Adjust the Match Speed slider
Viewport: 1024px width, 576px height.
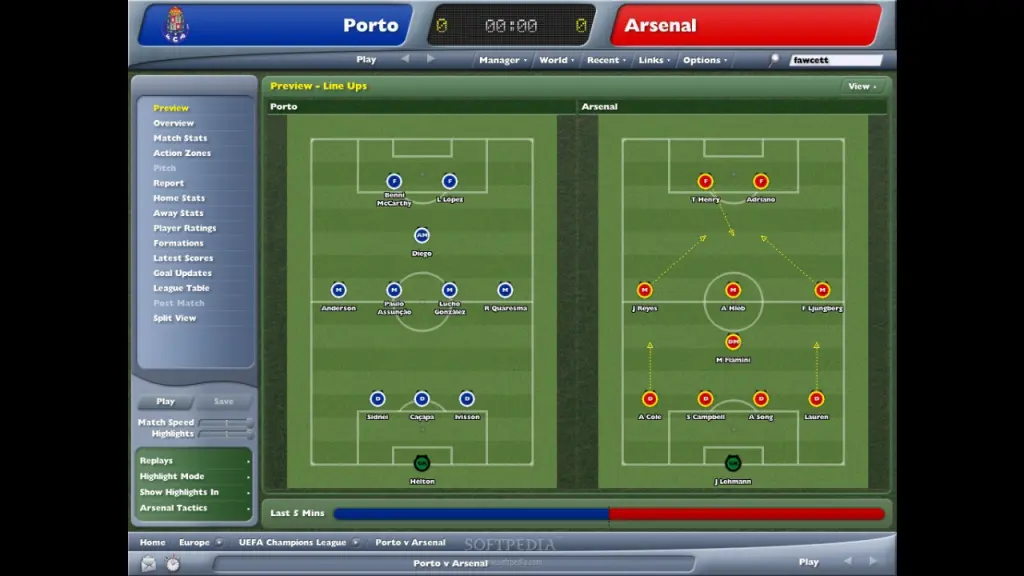[224, 423]
